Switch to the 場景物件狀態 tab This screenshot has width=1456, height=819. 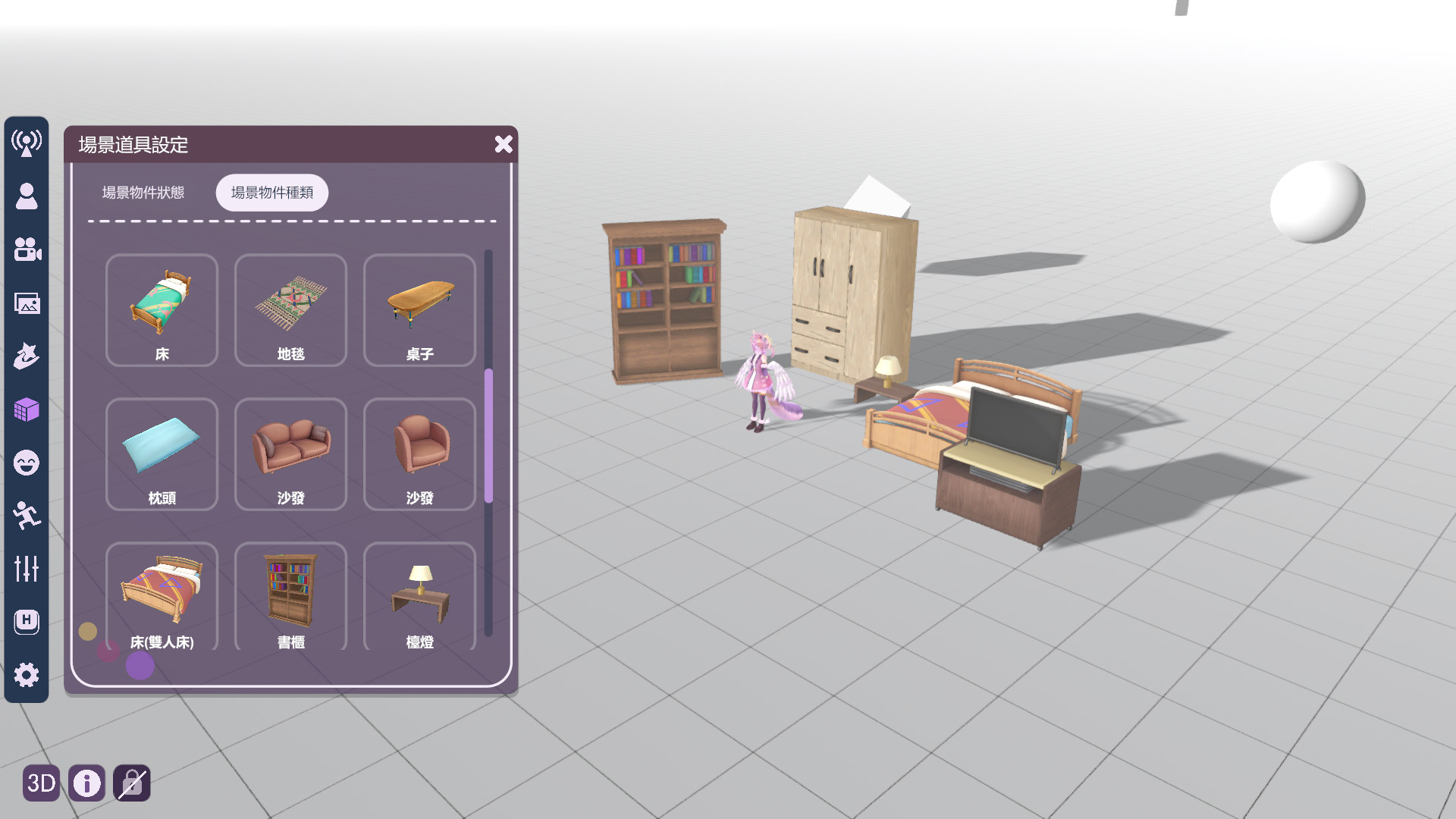pyautogui.click(x=143, y=193)
